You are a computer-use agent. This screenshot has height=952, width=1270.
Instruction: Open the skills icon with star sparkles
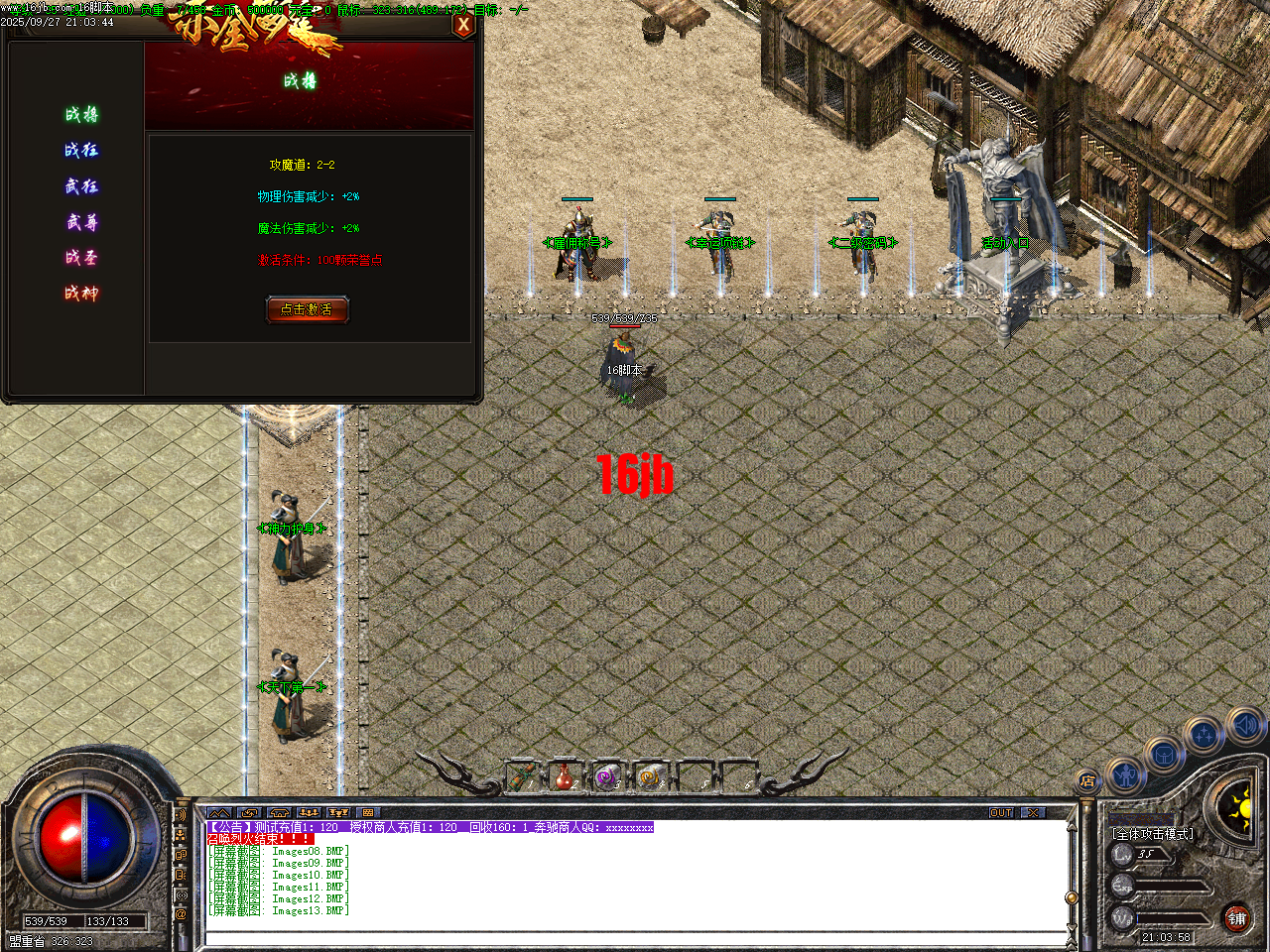[x=1205, y=734]
